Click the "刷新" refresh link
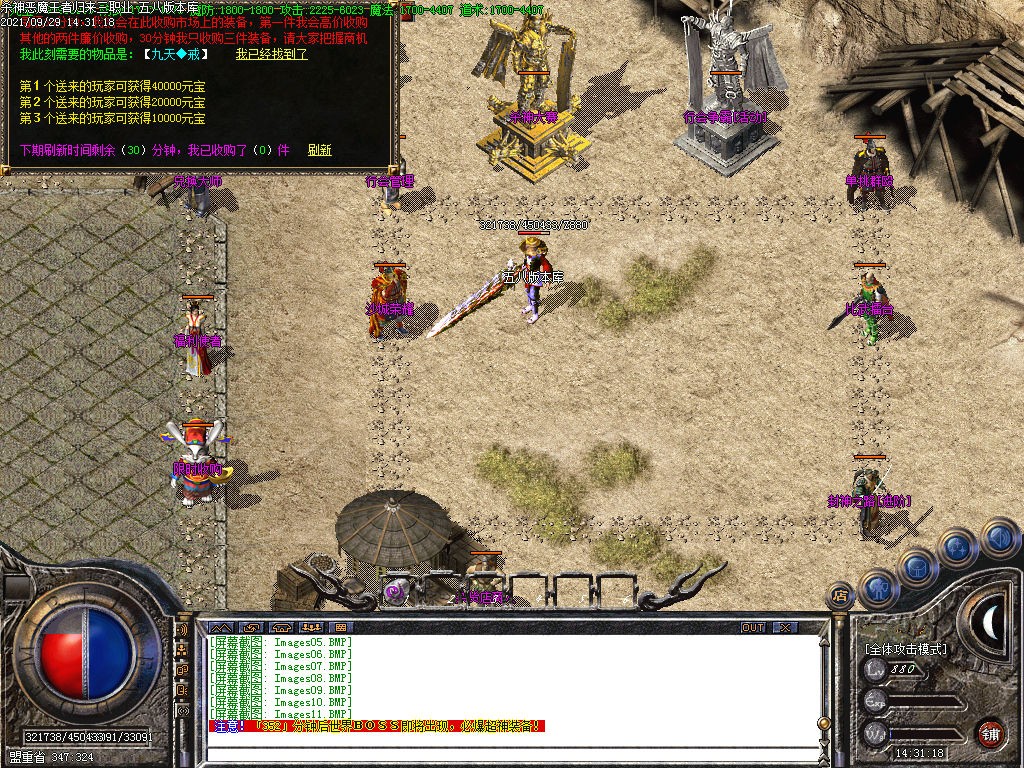 pyautogui.click(x=320, y=150)
